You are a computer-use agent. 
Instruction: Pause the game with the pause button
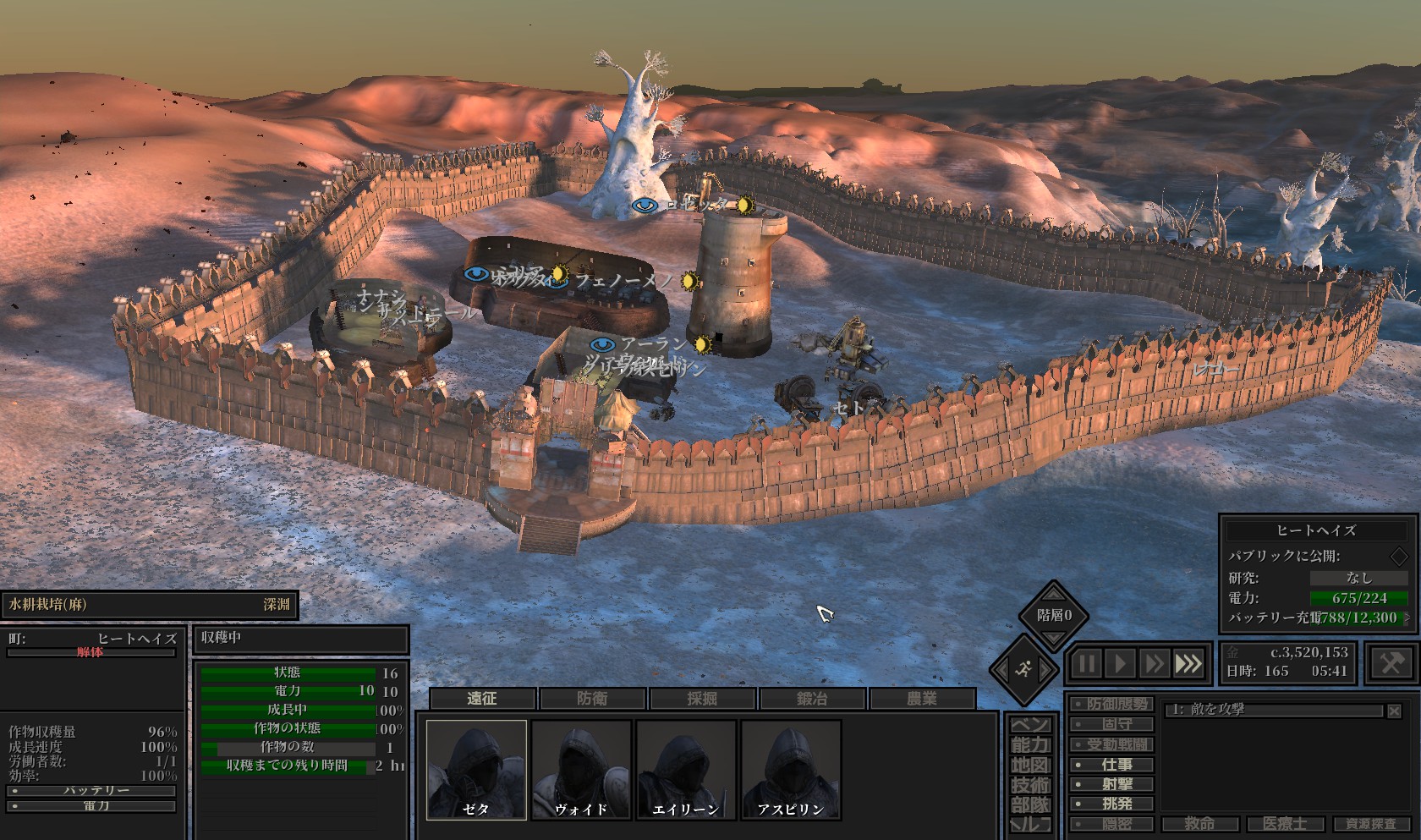(x=1086, y=664)
